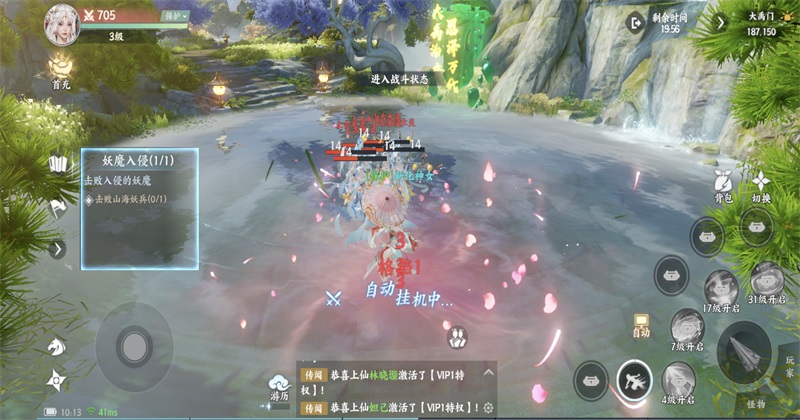
Task: Switch target to 怪物
Action: 755,403
